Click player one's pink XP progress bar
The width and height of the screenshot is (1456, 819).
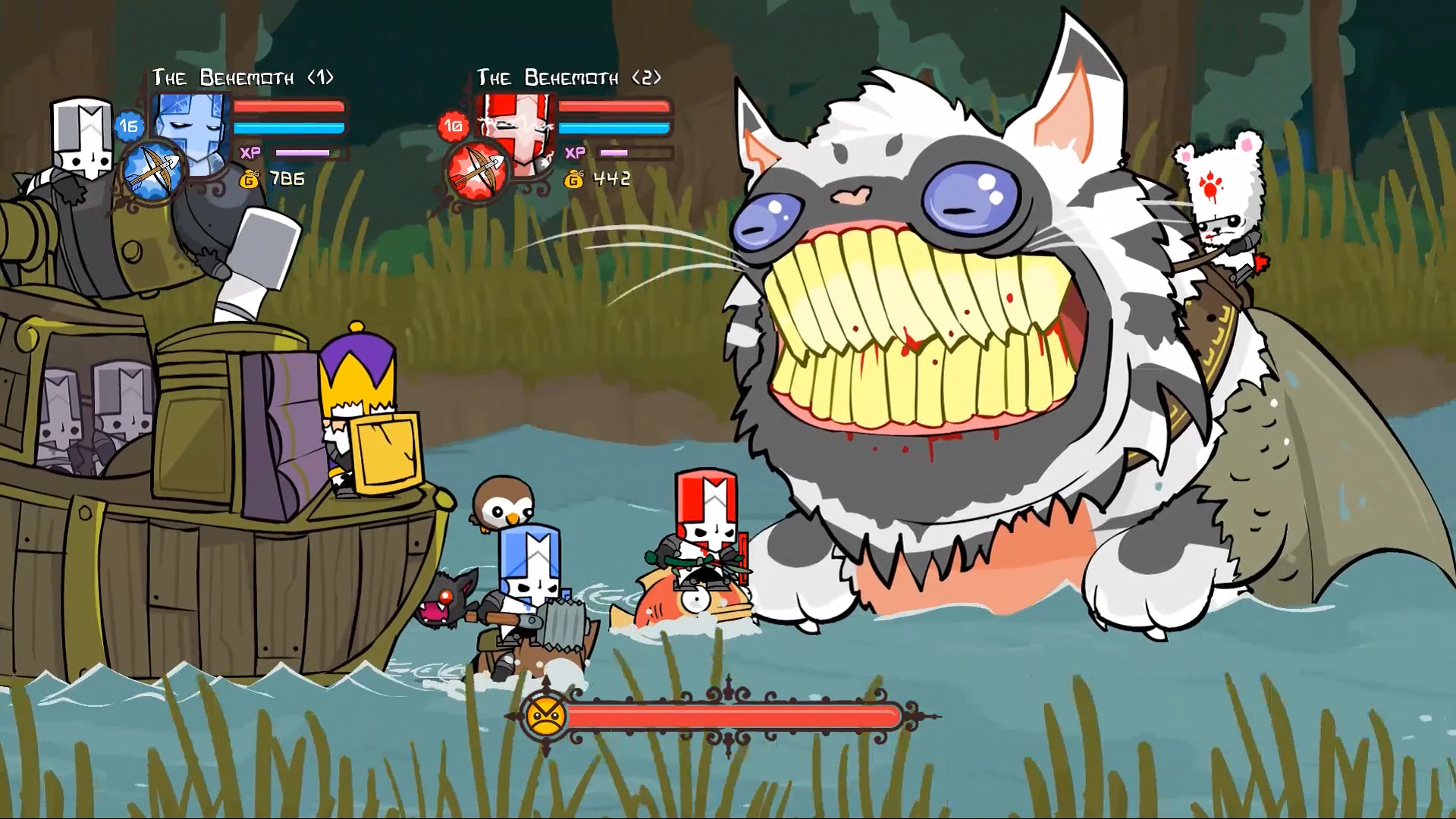point(303,152)
